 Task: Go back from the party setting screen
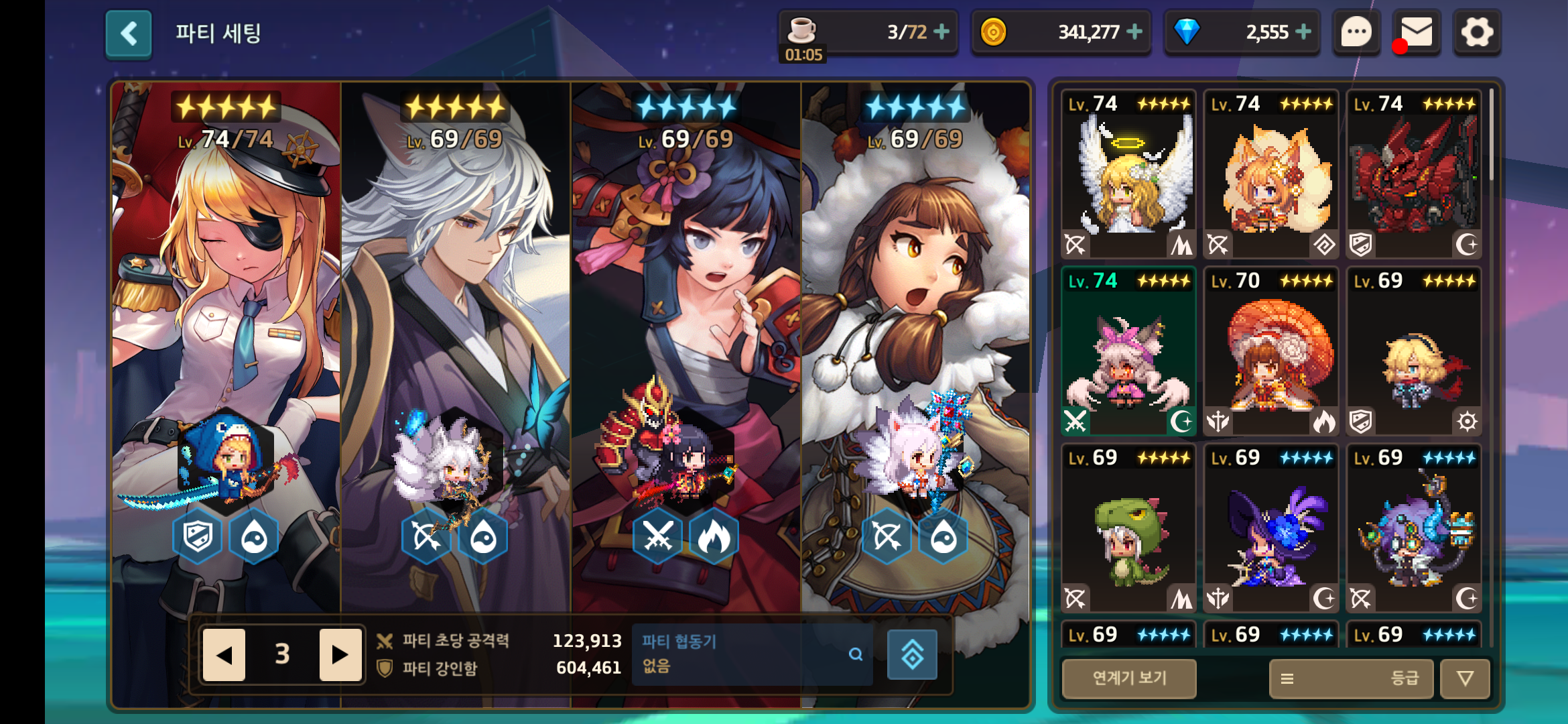pyautogui.click(x=129, y=34)
